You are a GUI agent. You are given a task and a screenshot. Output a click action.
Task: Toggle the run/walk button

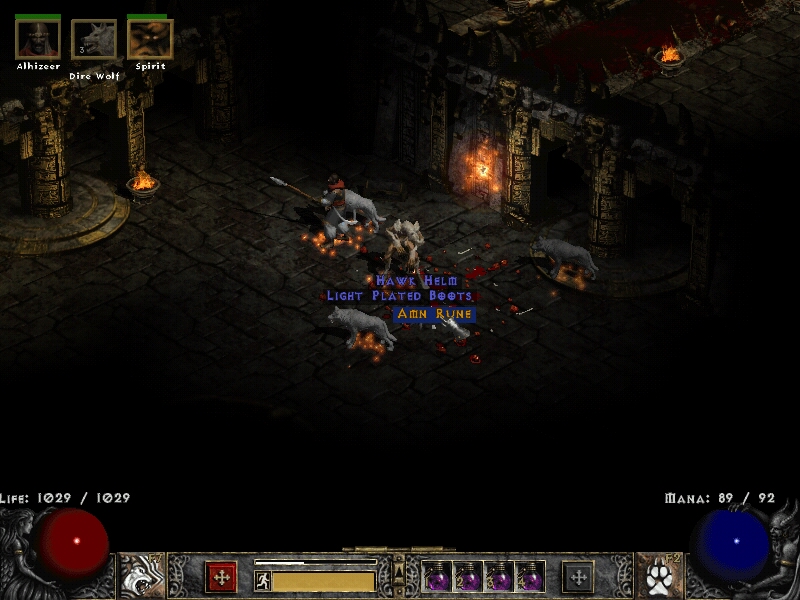click(x=263, y=580)
